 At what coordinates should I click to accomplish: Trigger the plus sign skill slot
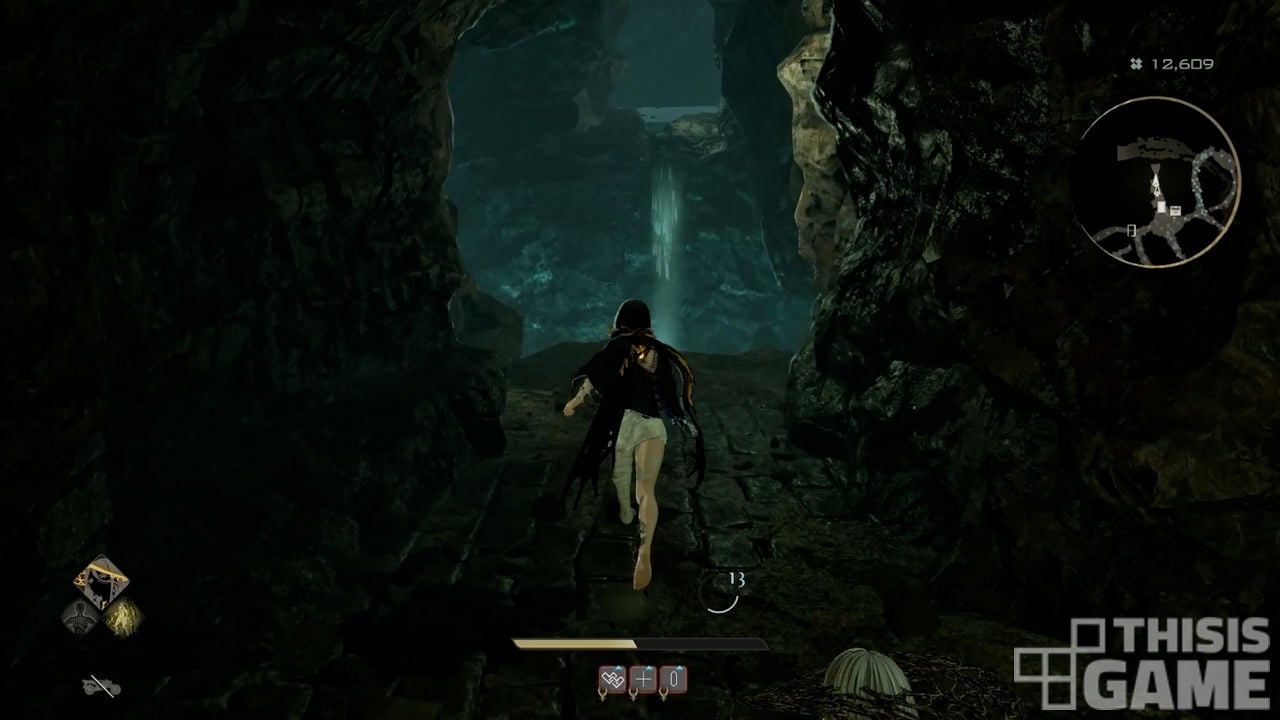pyautogui.click(x=643, y=680)
